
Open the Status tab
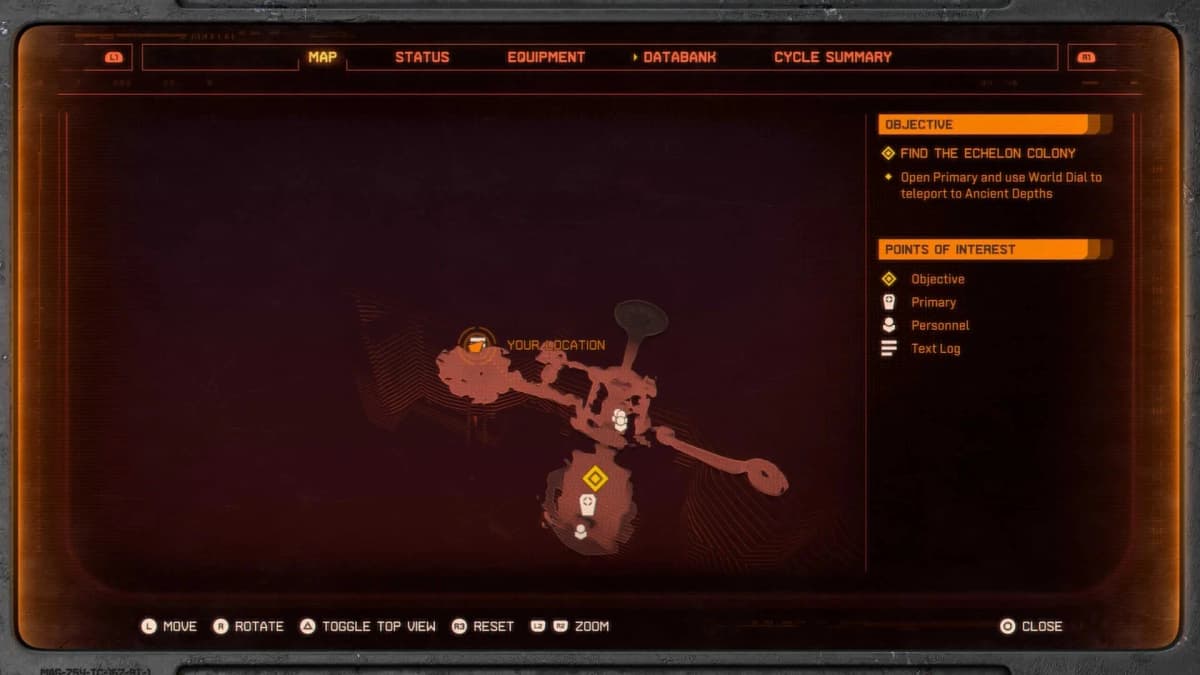(x=422, y=57)
